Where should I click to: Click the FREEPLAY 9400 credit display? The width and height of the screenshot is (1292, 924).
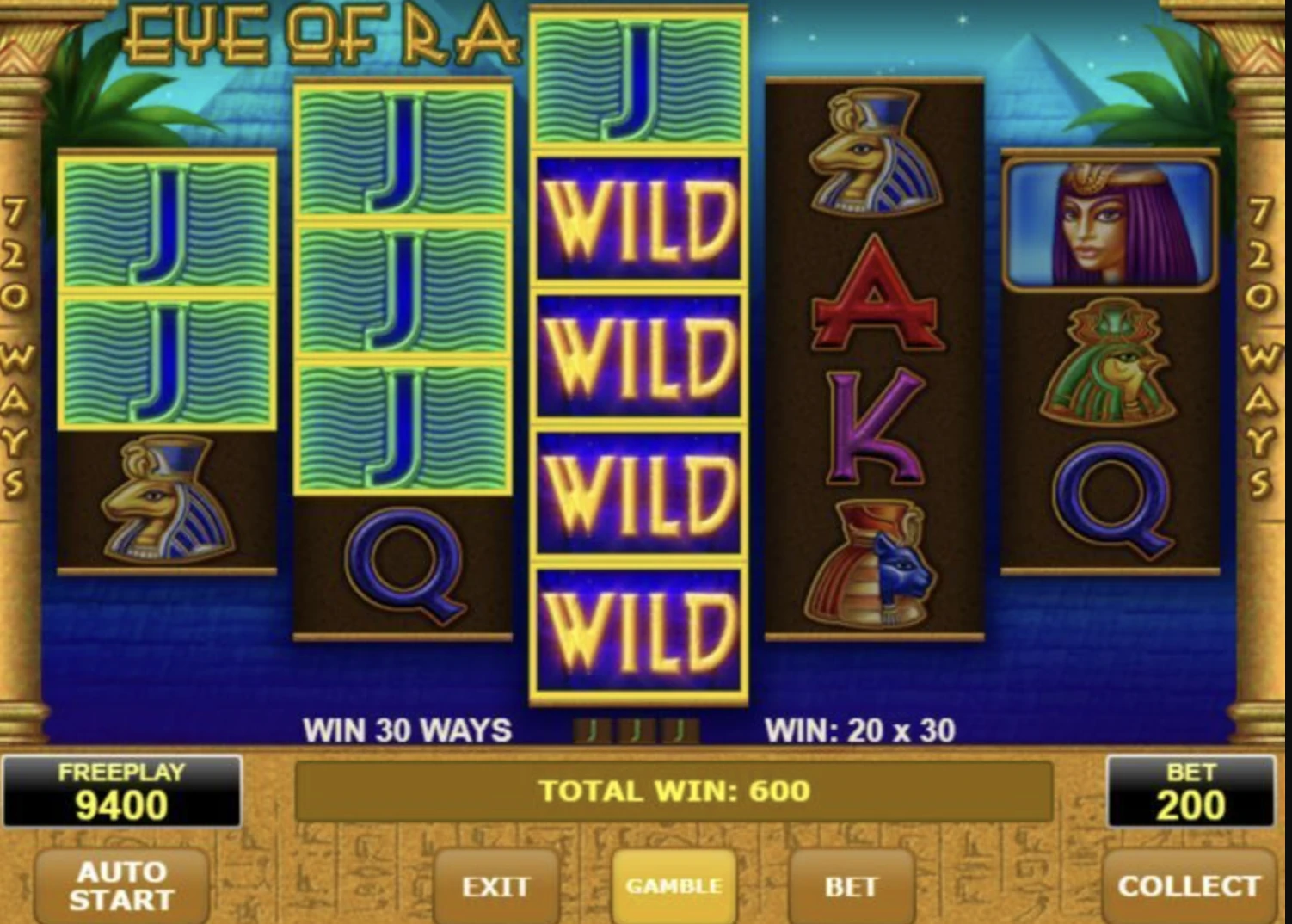point(122,792)
